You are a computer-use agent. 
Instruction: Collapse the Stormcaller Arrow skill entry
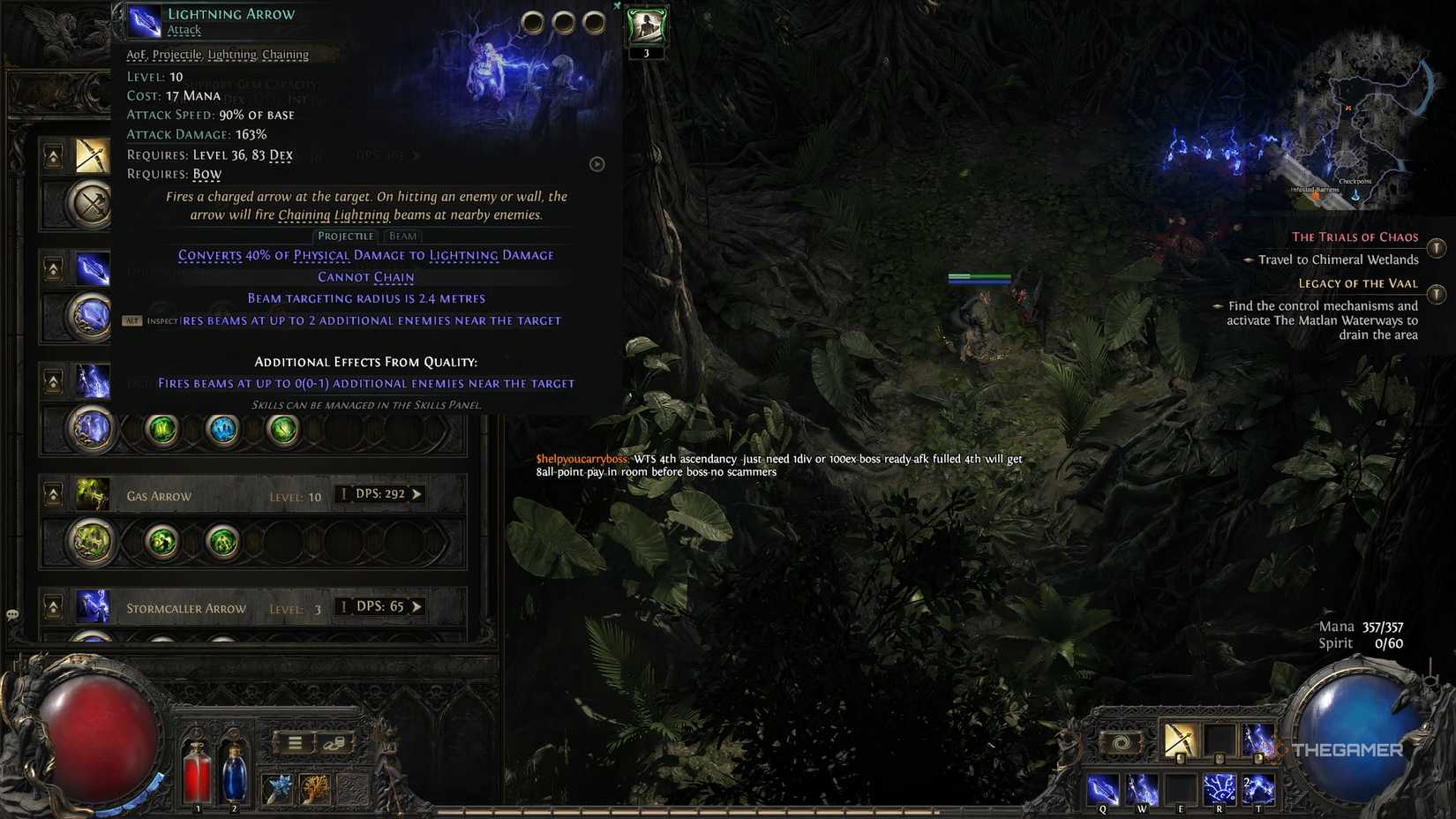pyautogui.click(x=52, y=607)
